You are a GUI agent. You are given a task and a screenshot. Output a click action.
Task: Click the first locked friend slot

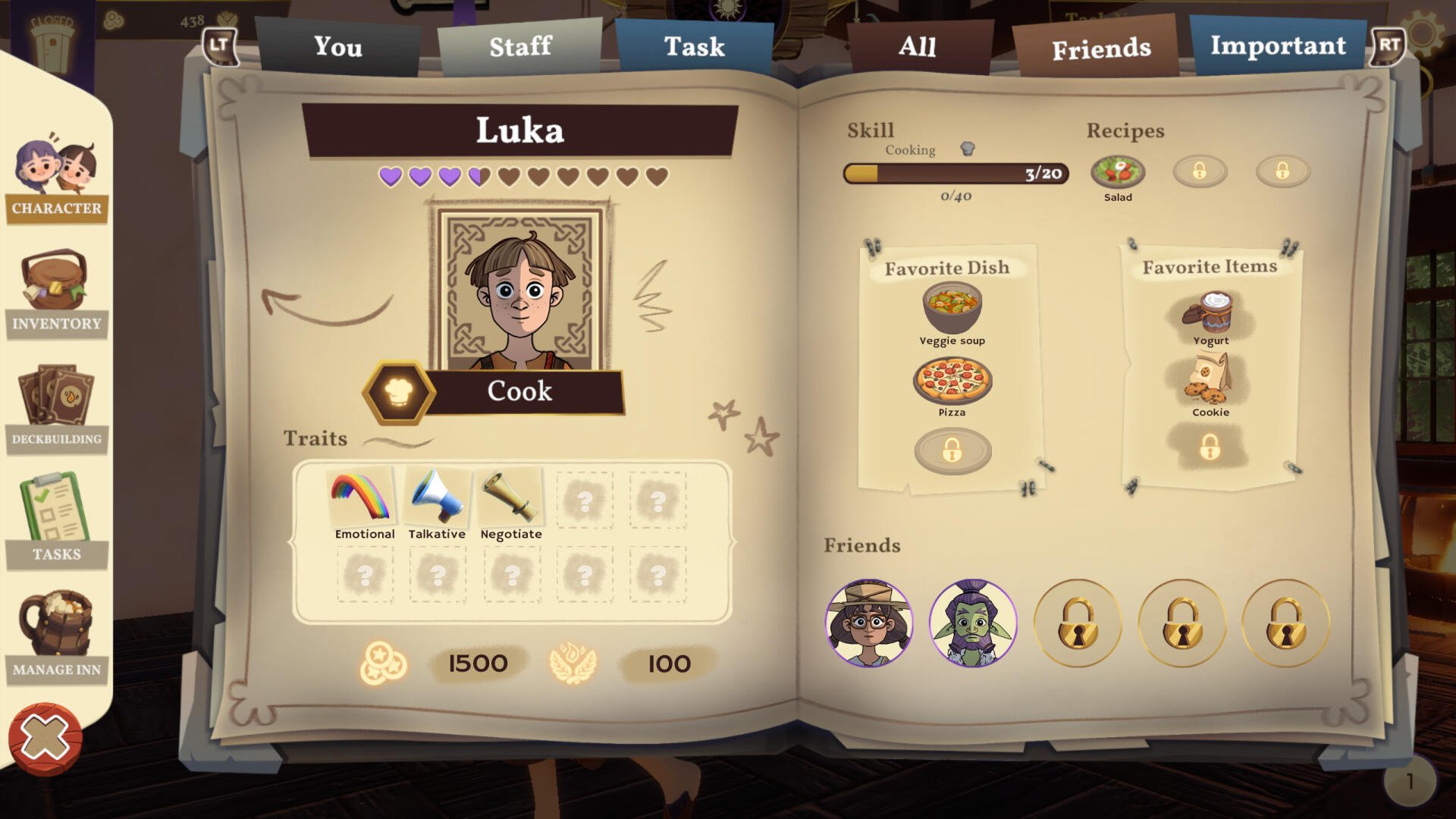pos(1078,622)
